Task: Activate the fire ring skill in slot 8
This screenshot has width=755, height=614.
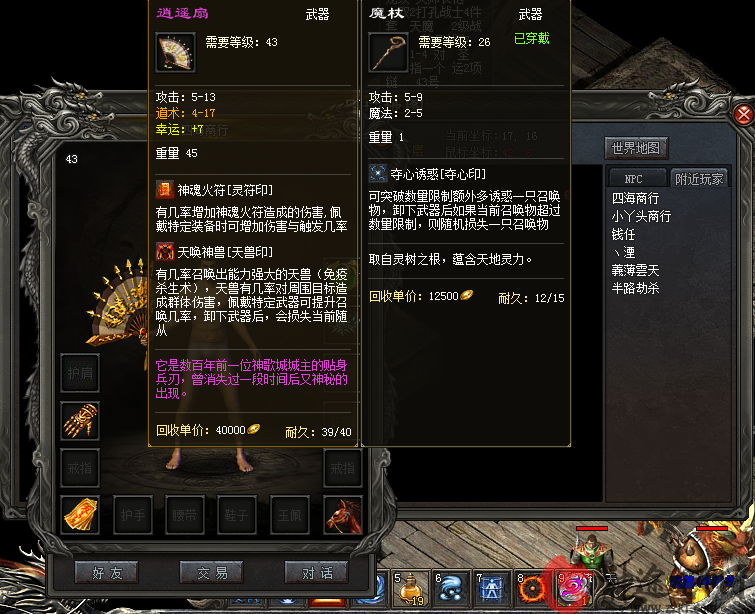Action: pos(532,590)
